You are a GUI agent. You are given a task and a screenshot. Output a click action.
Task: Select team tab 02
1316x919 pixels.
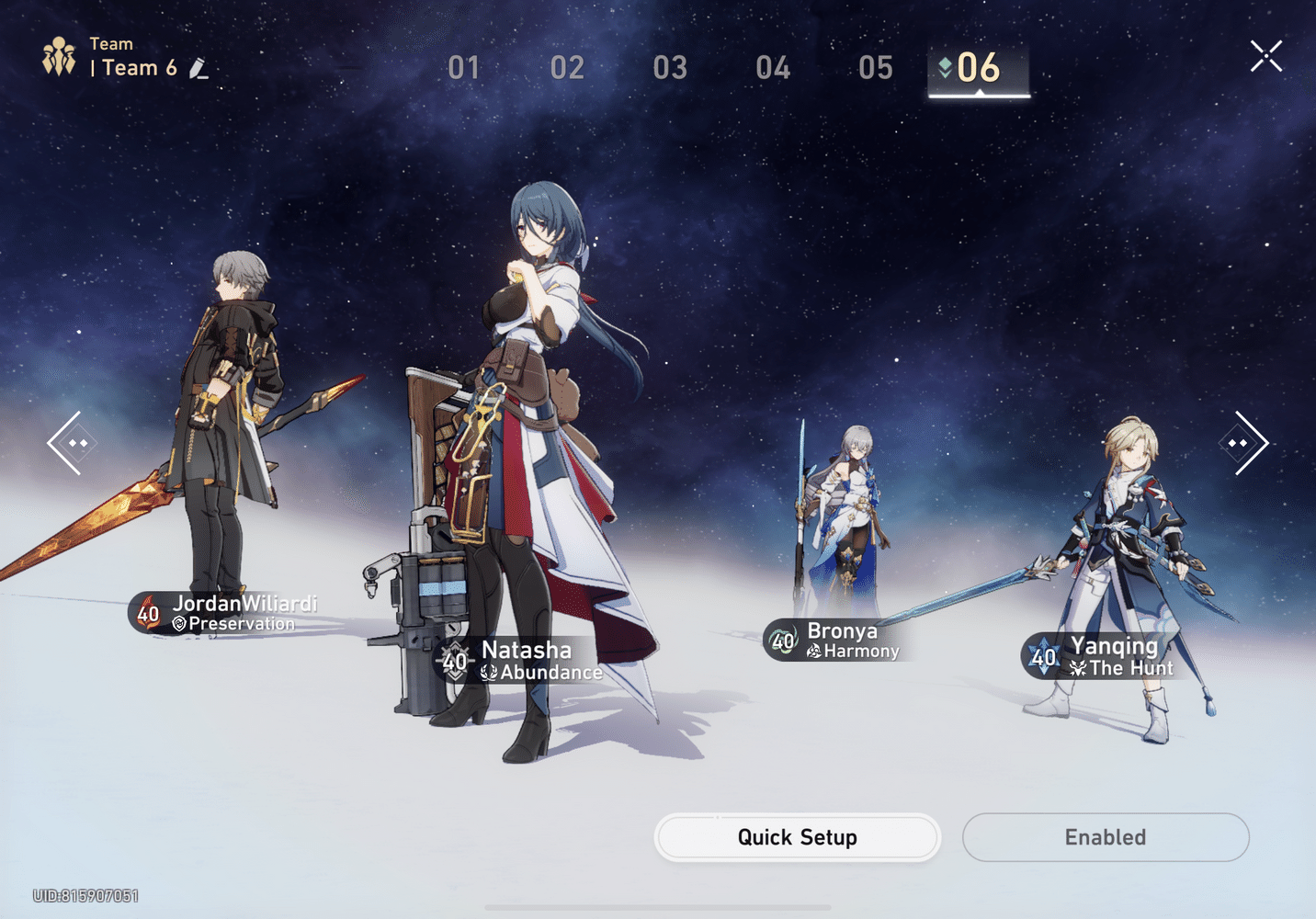tap(567, 68)
